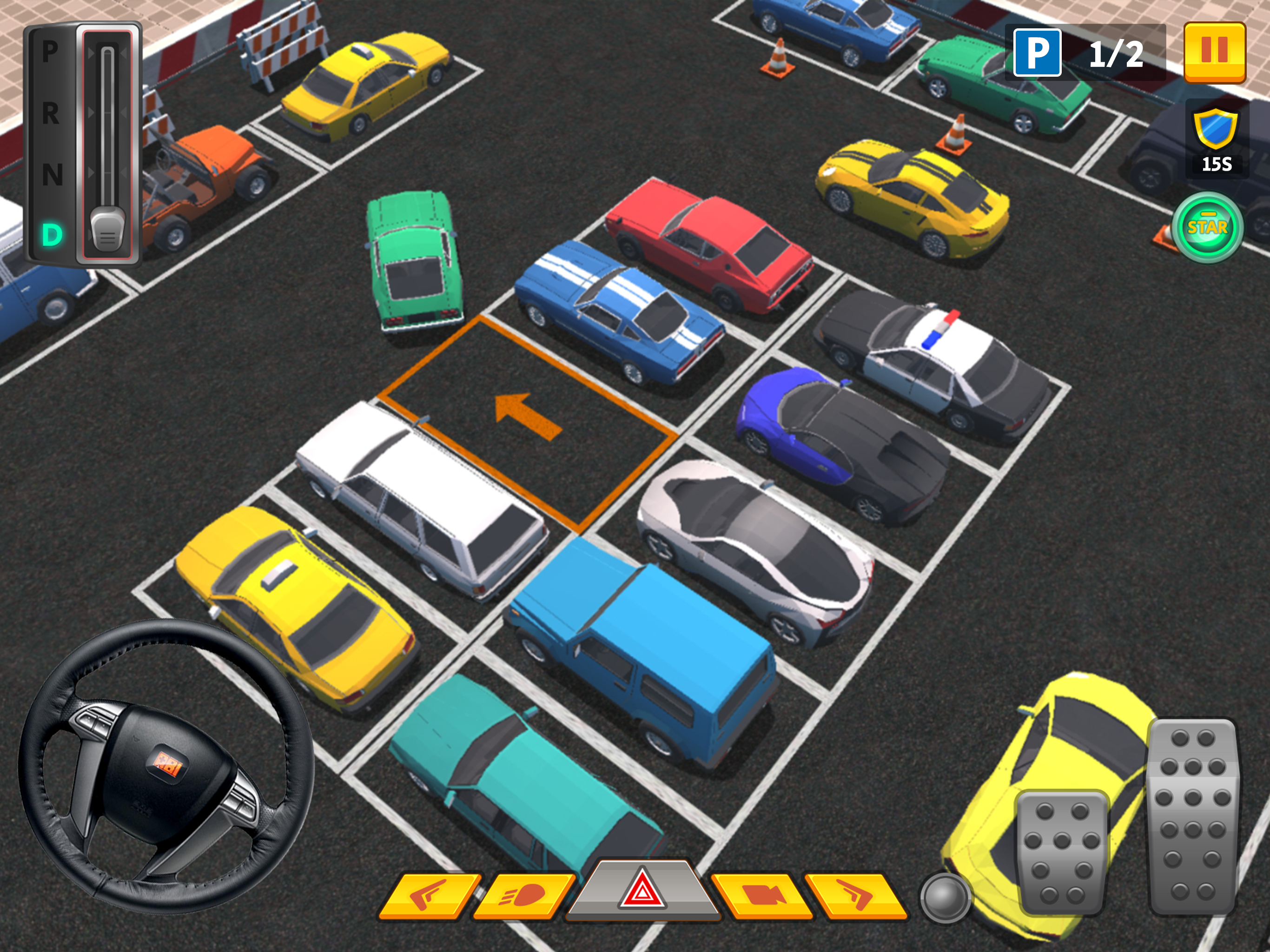1270x952 pixels.
Task: Choose the D drive gear
Action: (52, 235)
